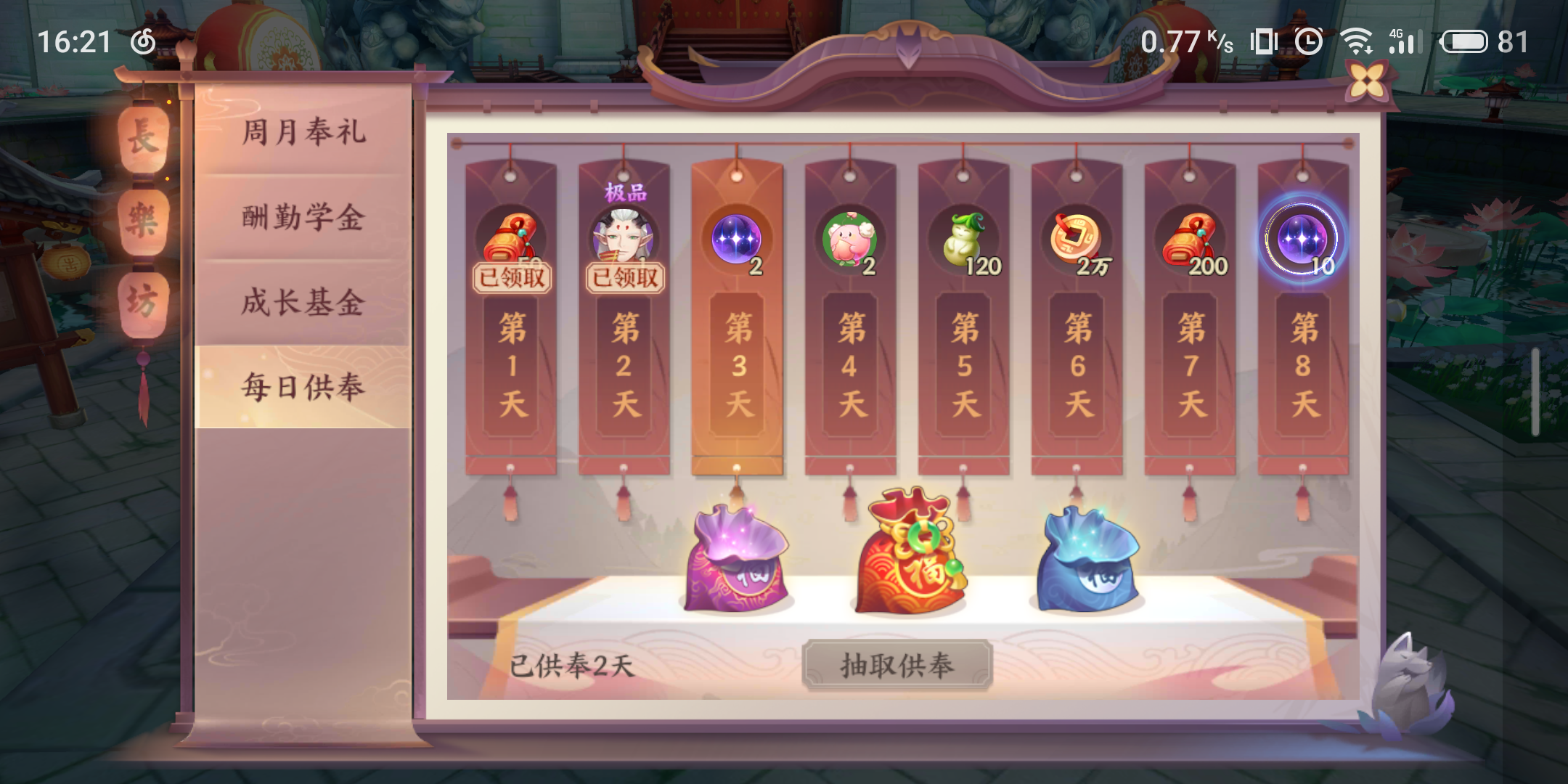Open the 酬勤学金 tab

point(303,217)
